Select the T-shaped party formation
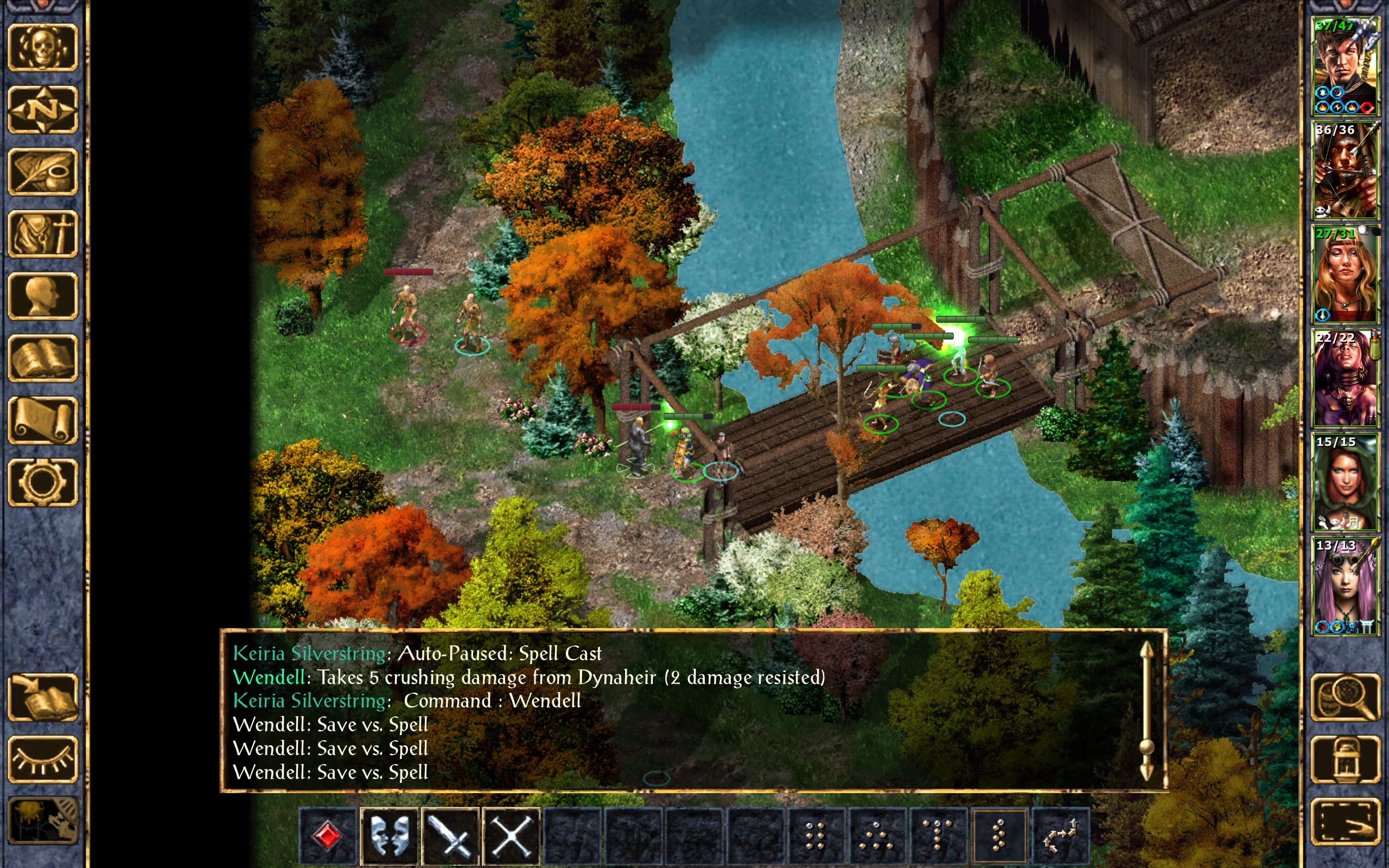The image size is (1389, 868). pyautogui.click(x=938, y=835)
